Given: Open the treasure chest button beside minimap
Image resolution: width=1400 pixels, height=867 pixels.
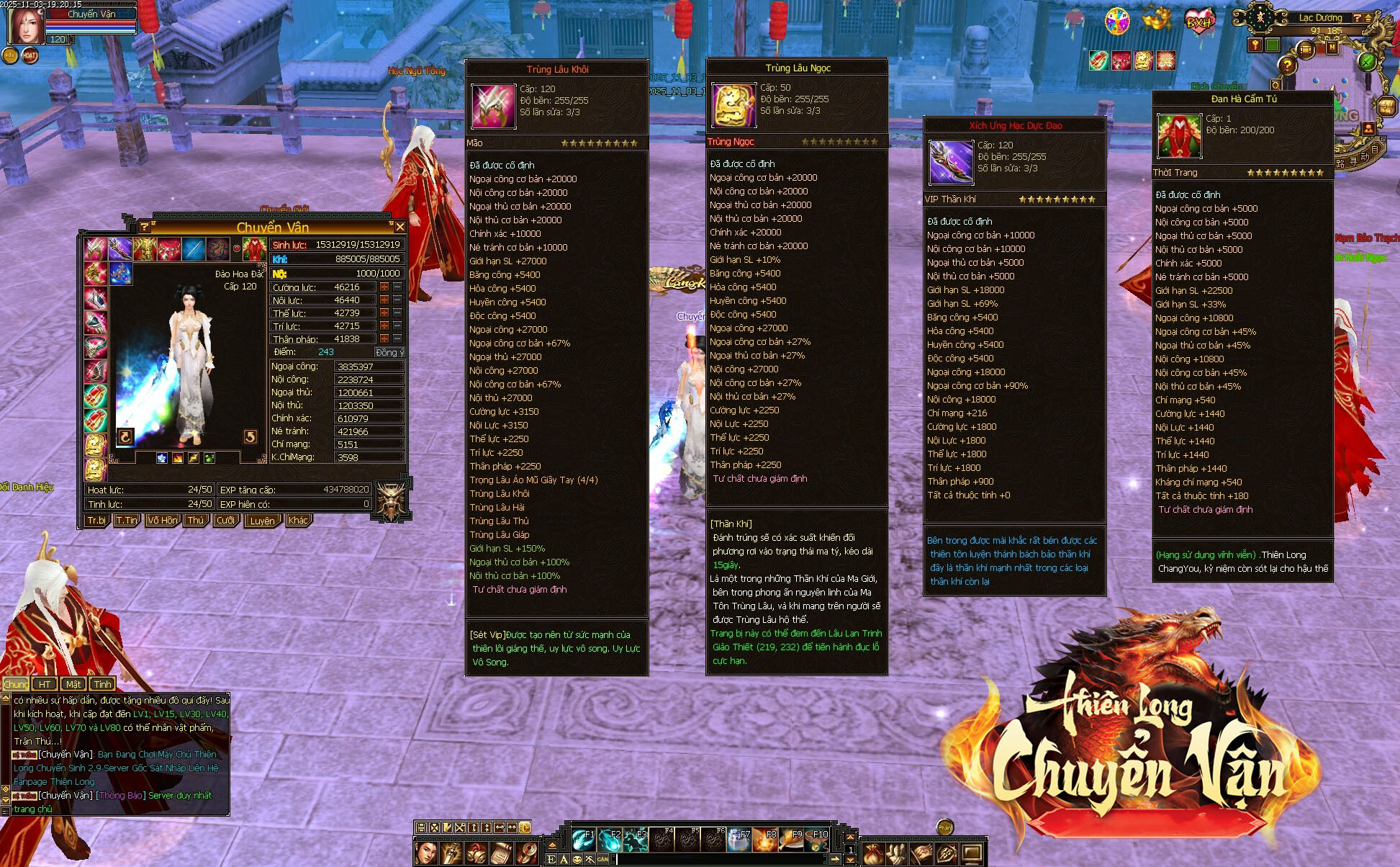Looking at the screenshot, I should click(x=1386, y=106).
